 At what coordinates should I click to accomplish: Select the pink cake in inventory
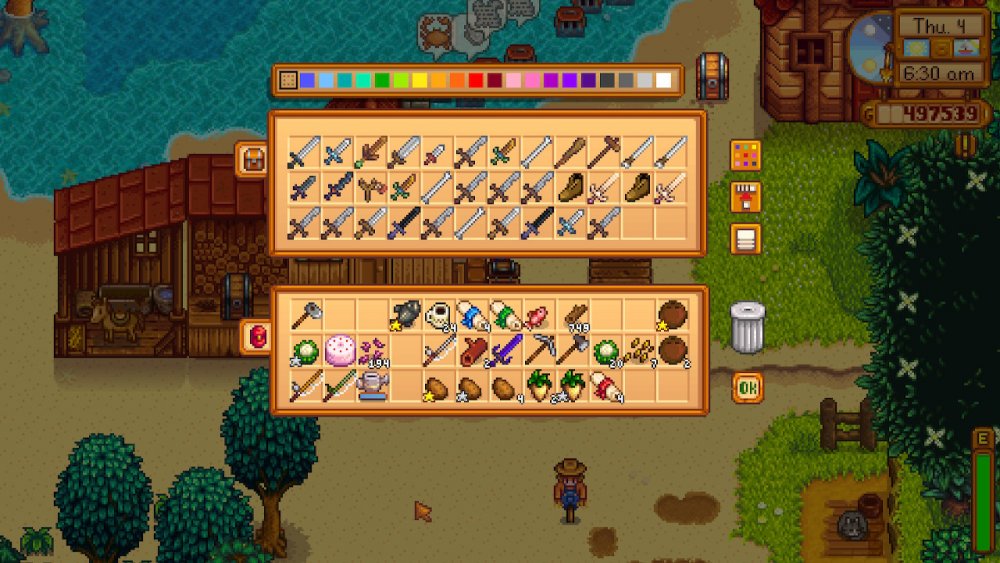click(338, 350)
